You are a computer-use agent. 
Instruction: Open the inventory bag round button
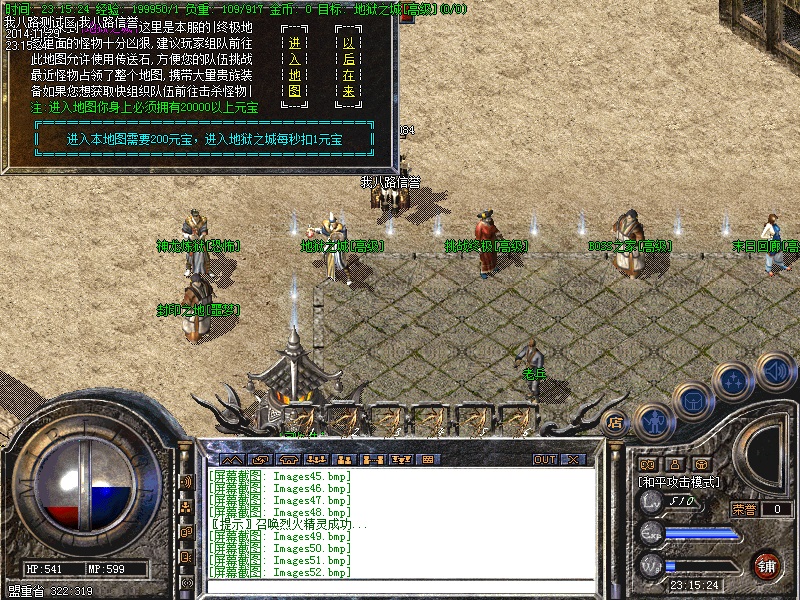[x=691, y=401]
